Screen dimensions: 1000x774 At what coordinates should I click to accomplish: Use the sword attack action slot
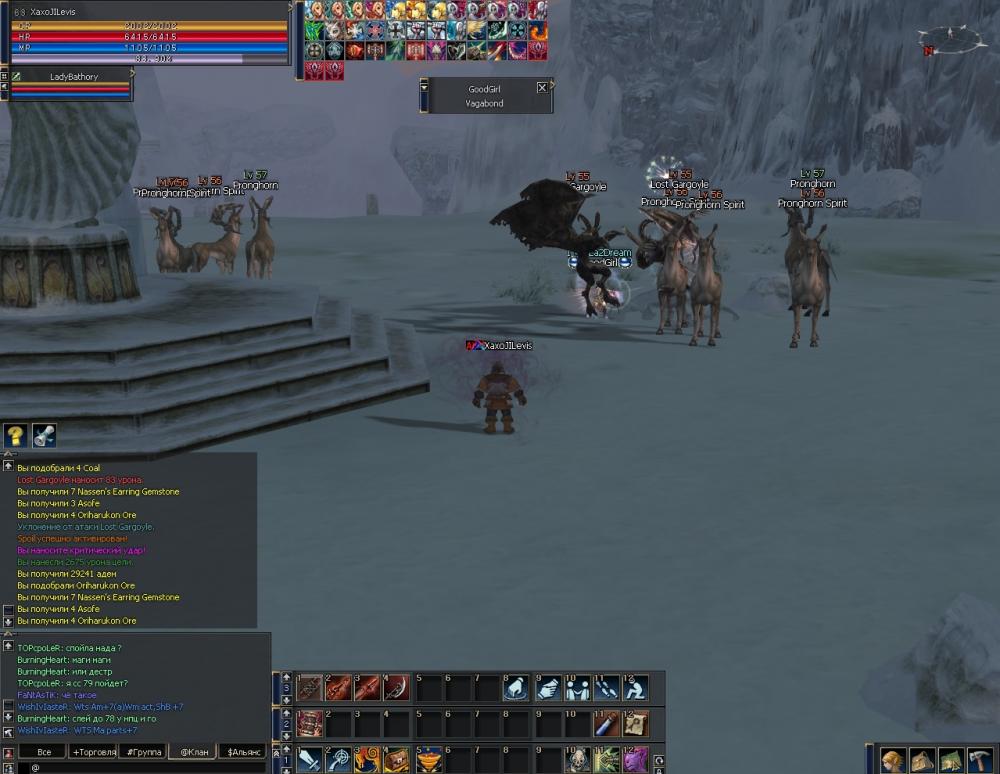point(310,760)
